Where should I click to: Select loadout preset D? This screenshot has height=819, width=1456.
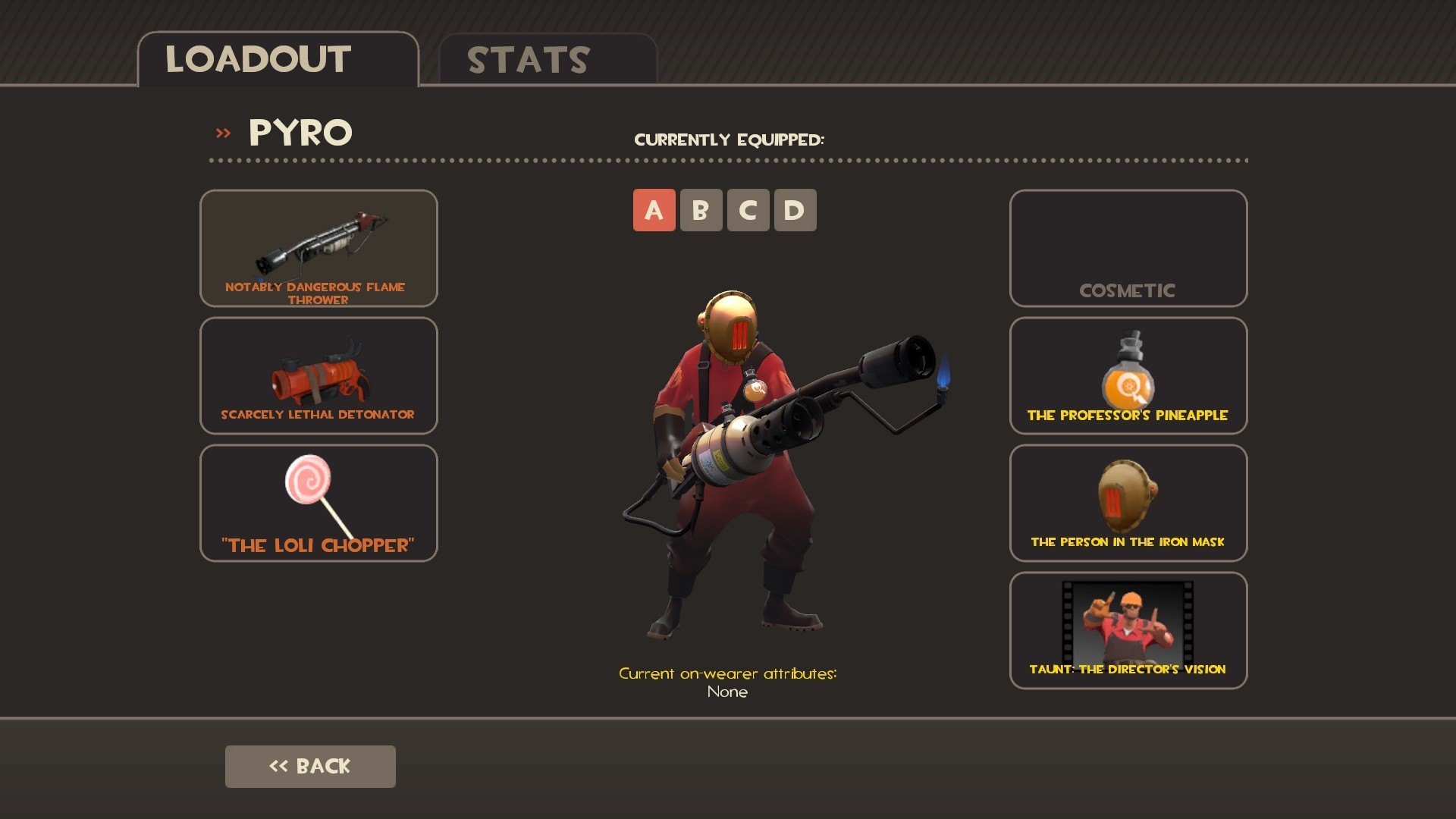pos(795,210)
